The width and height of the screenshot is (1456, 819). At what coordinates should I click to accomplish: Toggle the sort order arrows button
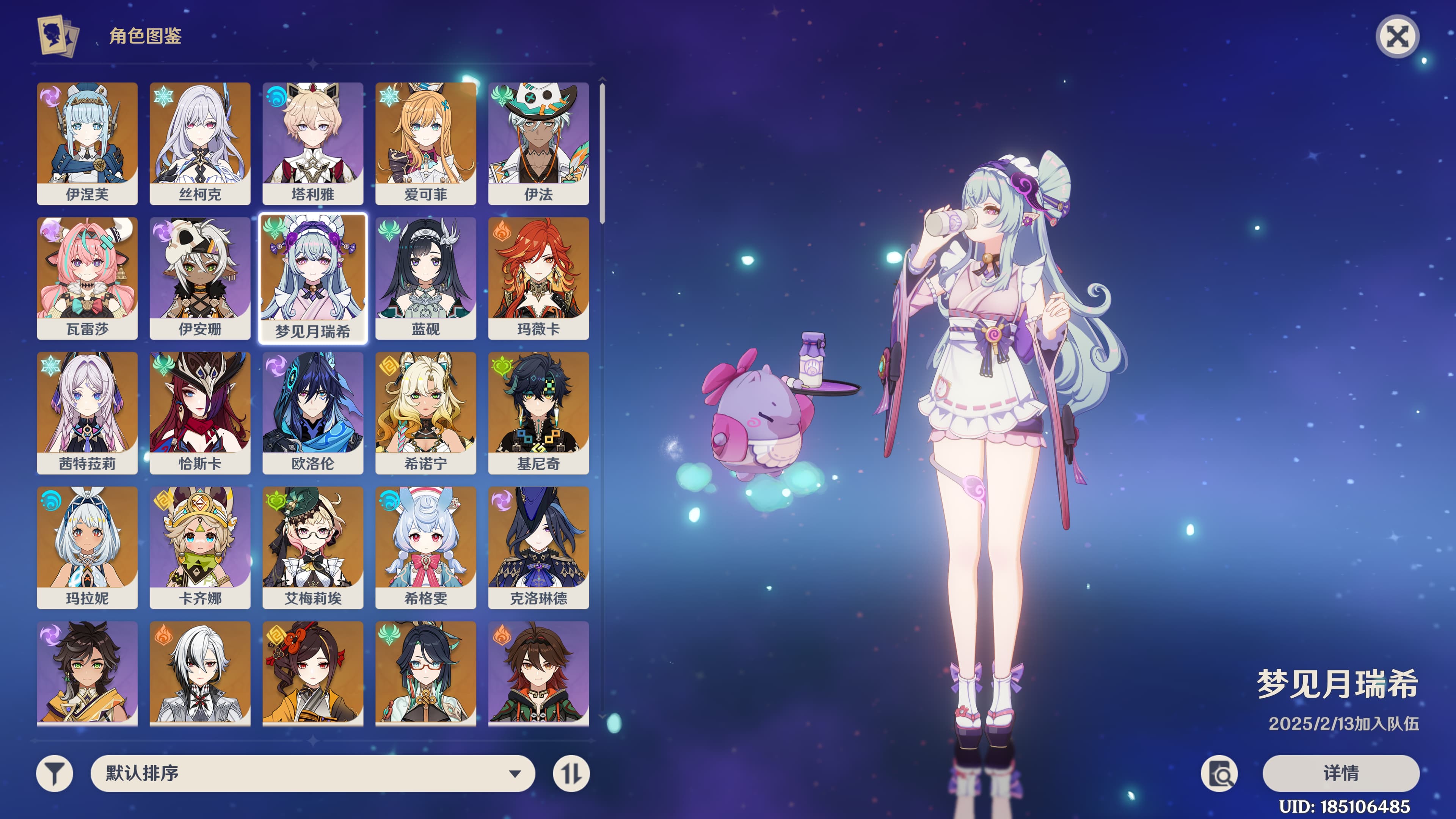(x=571, y=773)
